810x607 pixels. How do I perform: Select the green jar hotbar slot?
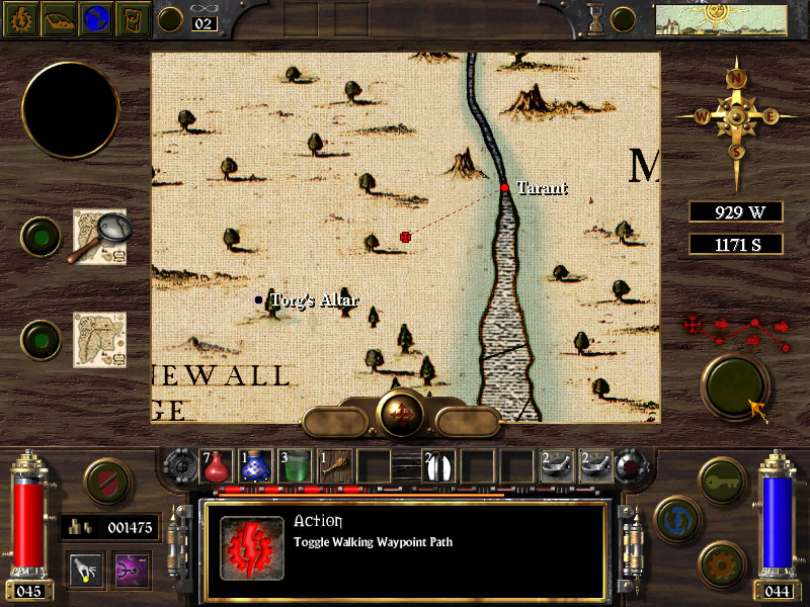(294, 466)
